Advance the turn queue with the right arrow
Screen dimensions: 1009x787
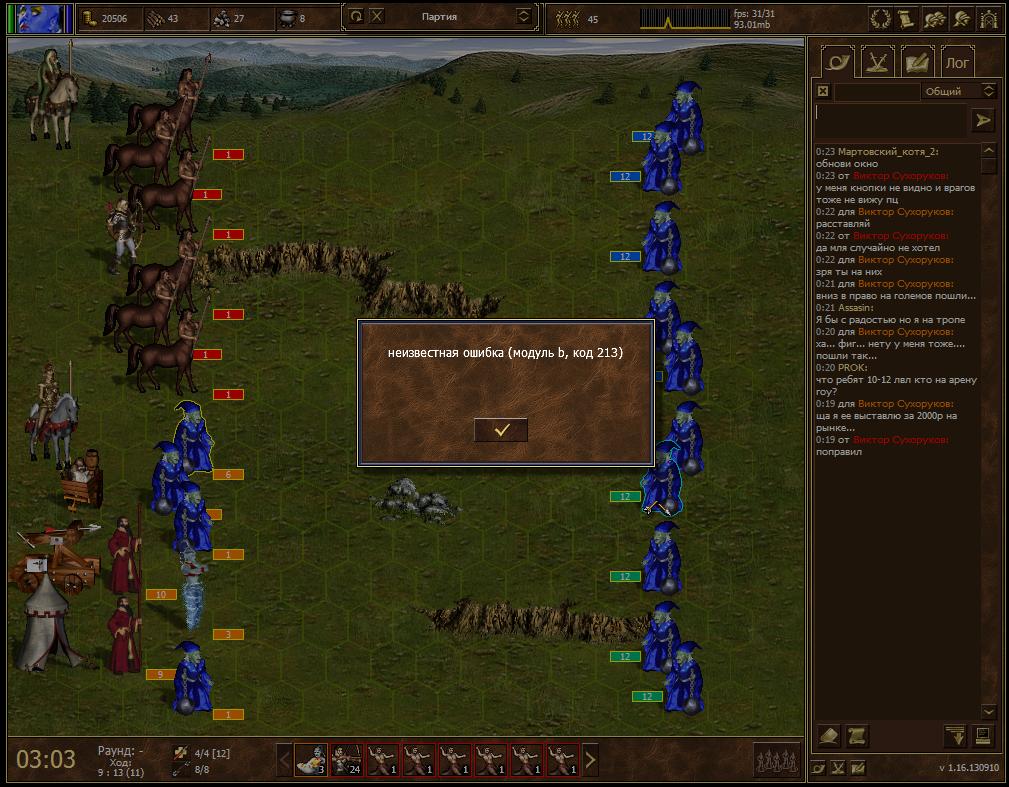590,760
